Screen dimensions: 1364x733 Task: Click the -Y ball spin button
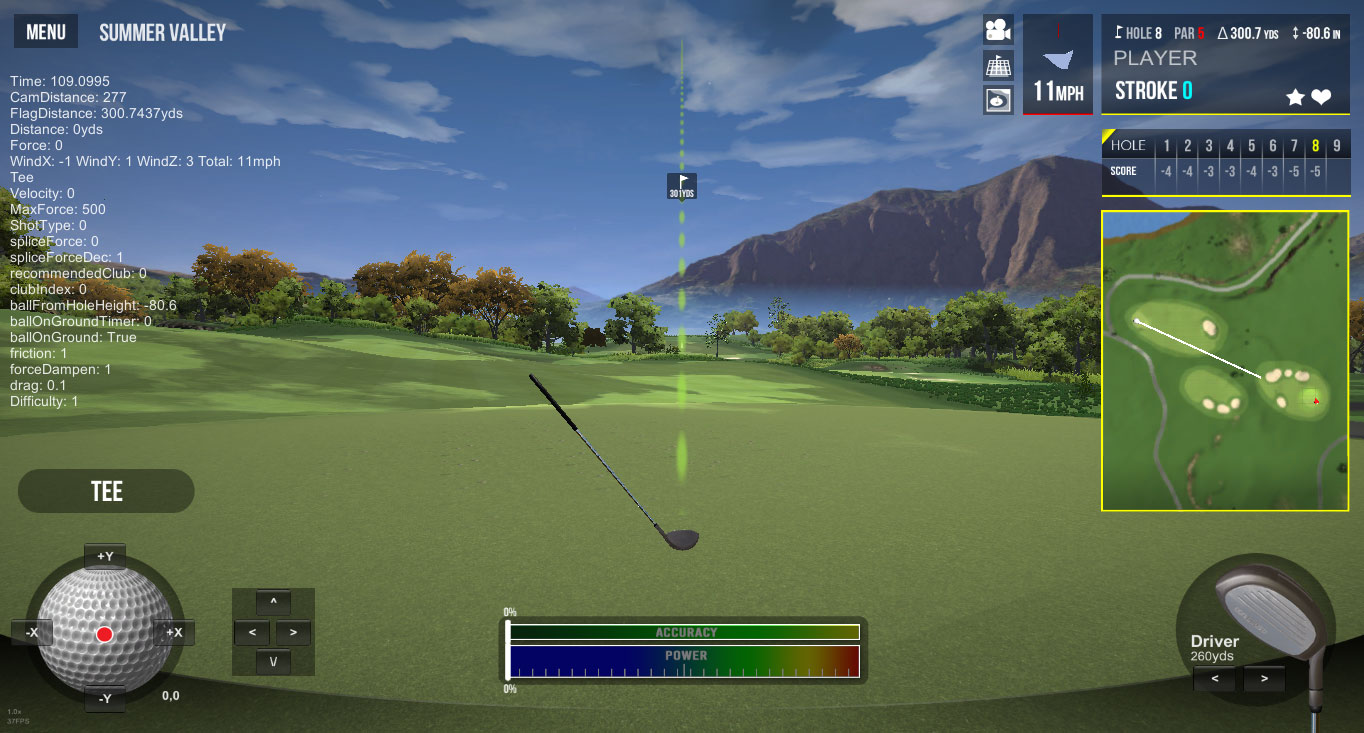(x=105, y=697)
